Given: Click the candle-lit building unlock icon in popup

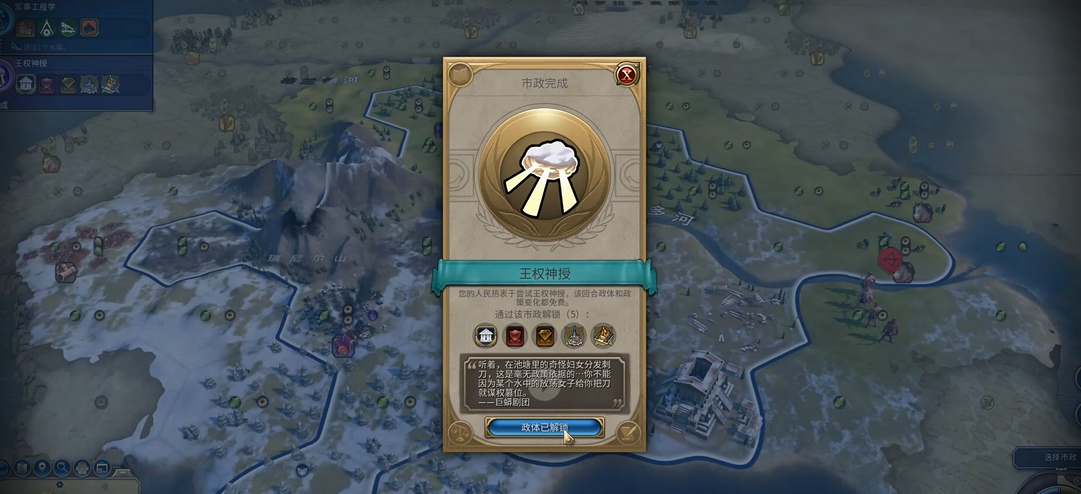Looking at the screenshot, I should coord(603,336).
